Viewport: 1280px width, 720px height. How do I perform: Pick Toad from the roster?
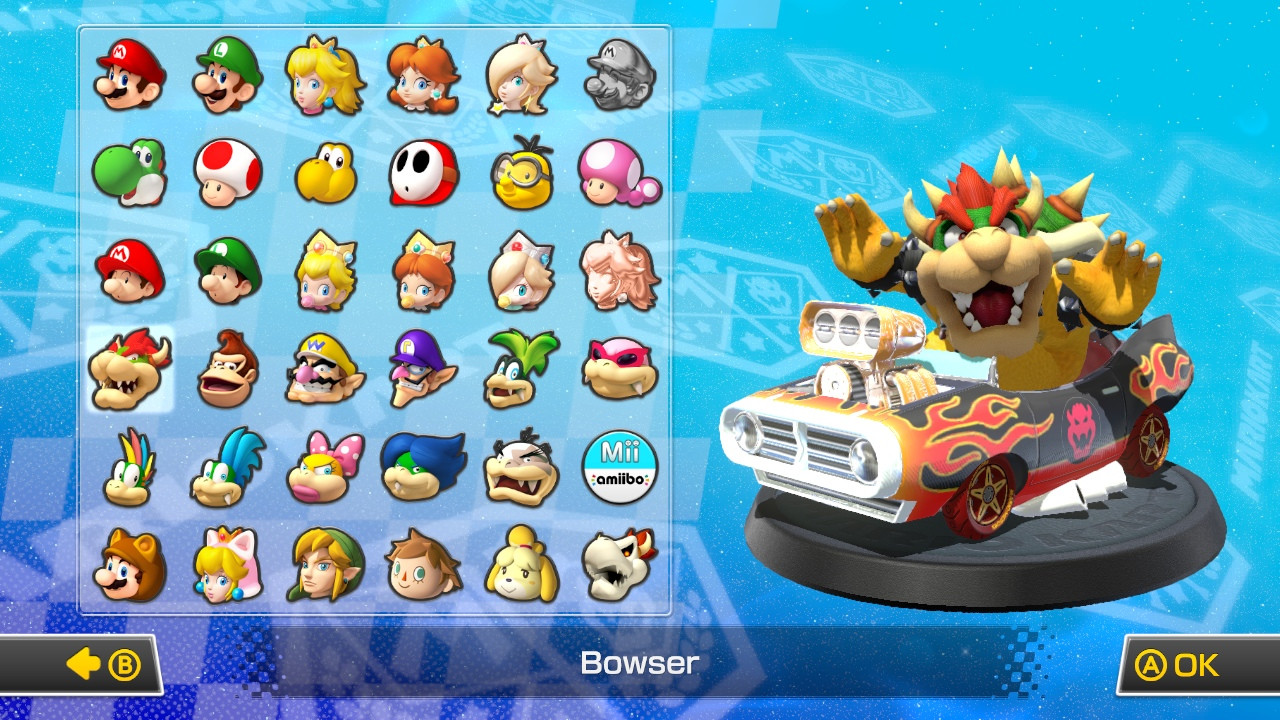[225, 170]
